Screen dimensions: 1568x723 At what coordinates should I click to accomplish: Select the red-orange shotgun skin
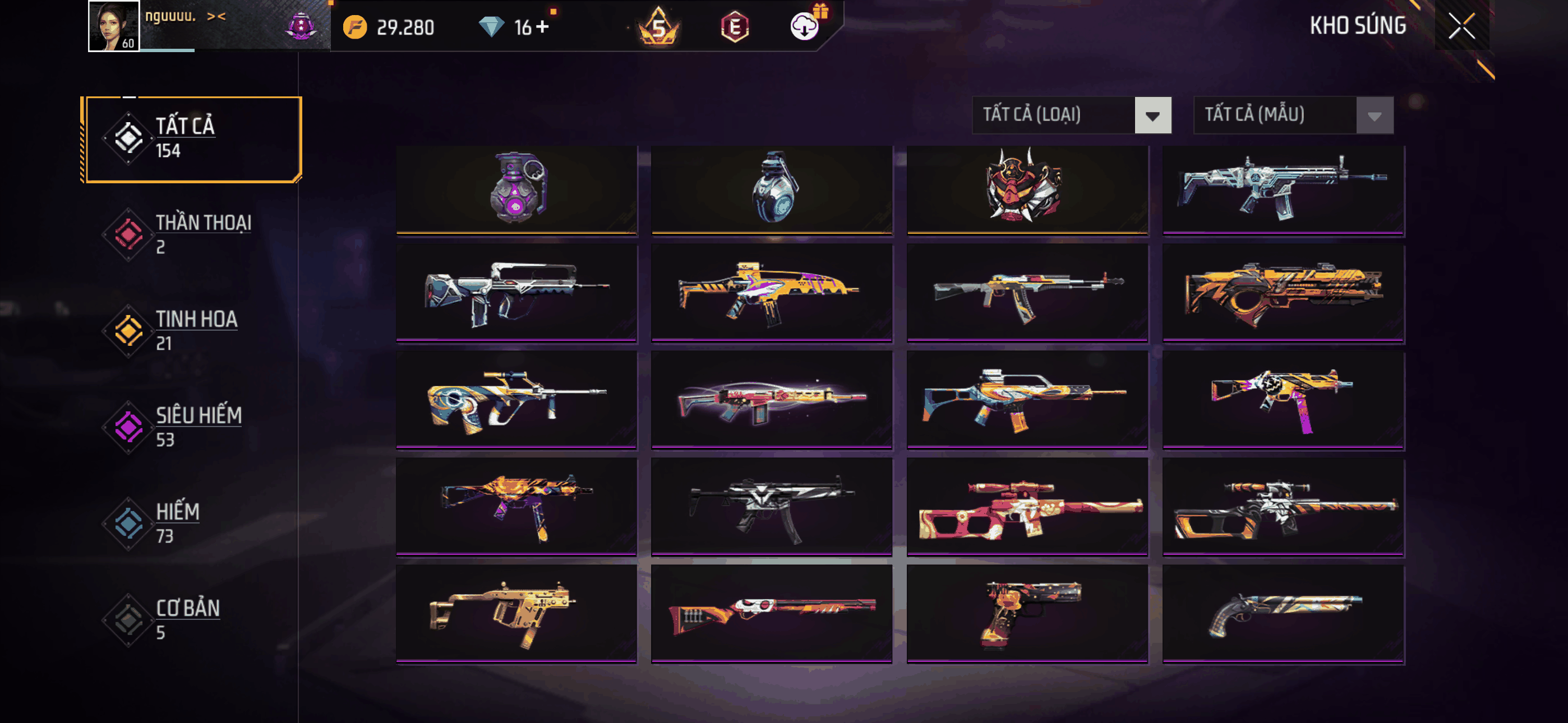772,613
